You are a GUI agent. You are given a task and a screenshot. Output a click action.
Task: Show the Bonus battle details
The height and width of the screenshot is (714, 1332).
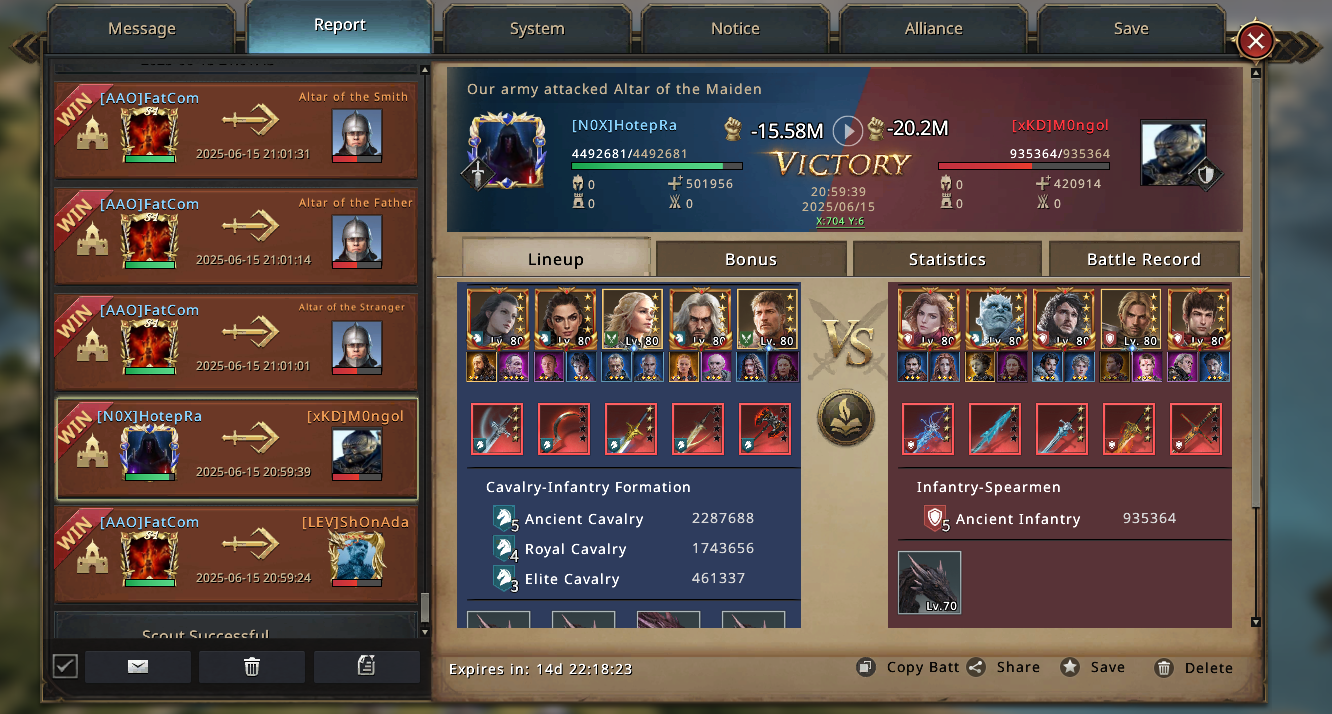point(751,259)
